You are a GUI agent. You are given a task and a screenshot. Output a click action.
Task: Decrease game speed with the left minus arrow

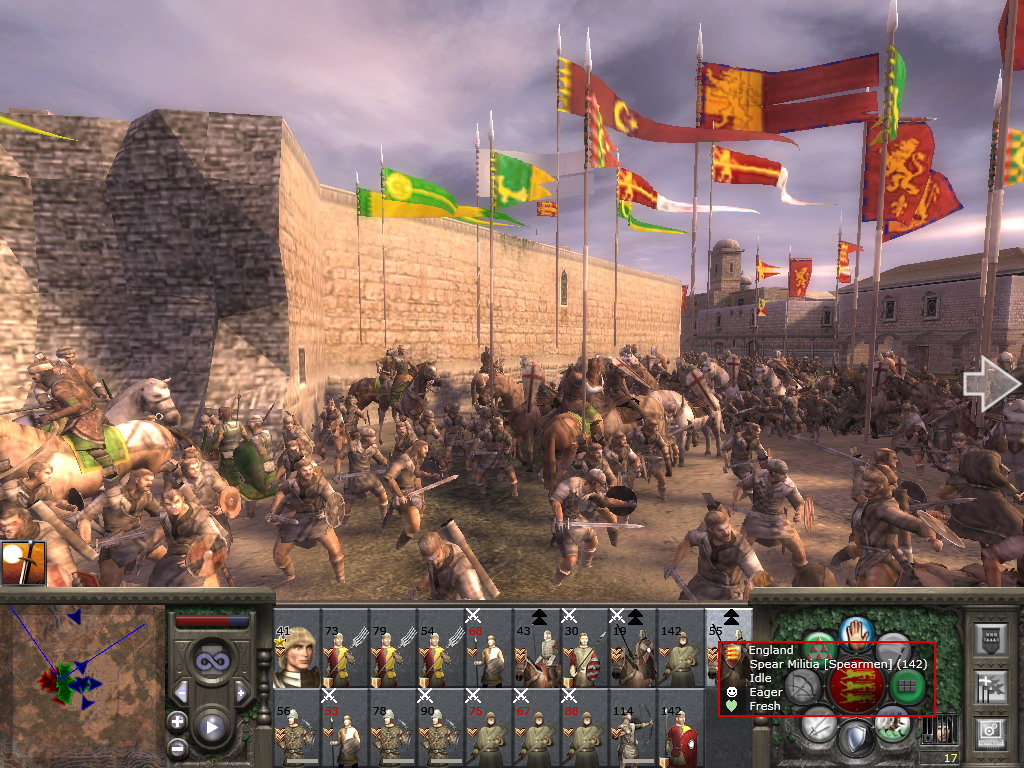coord(181,691)
